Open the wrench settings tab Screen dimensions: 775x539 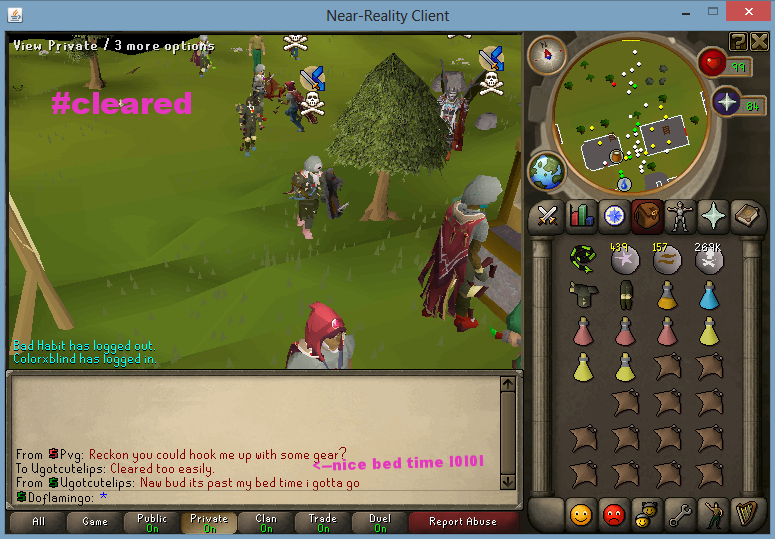click(x=680, y=515)
